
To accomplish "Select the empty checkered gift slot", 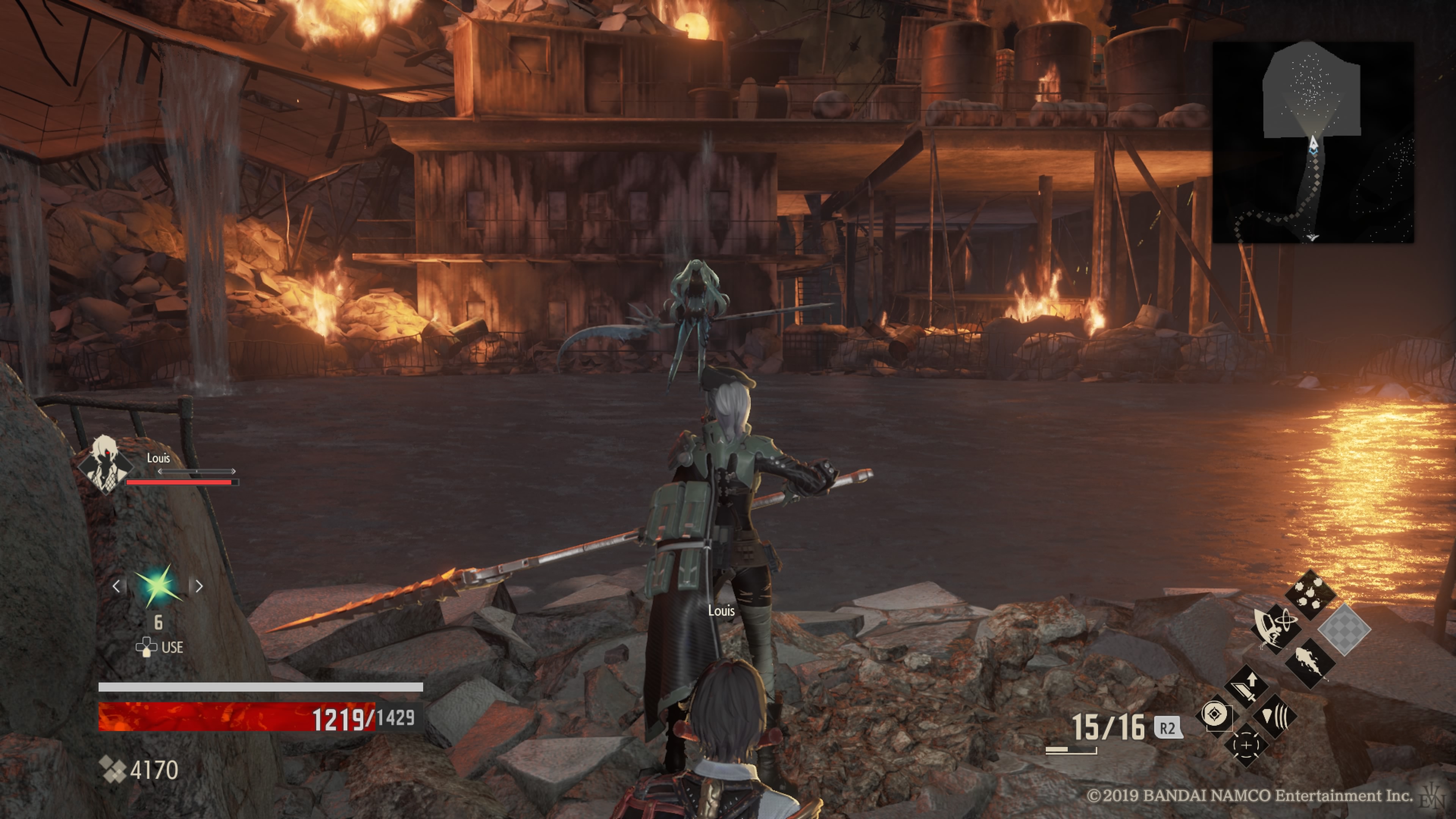I will 1344,629.
